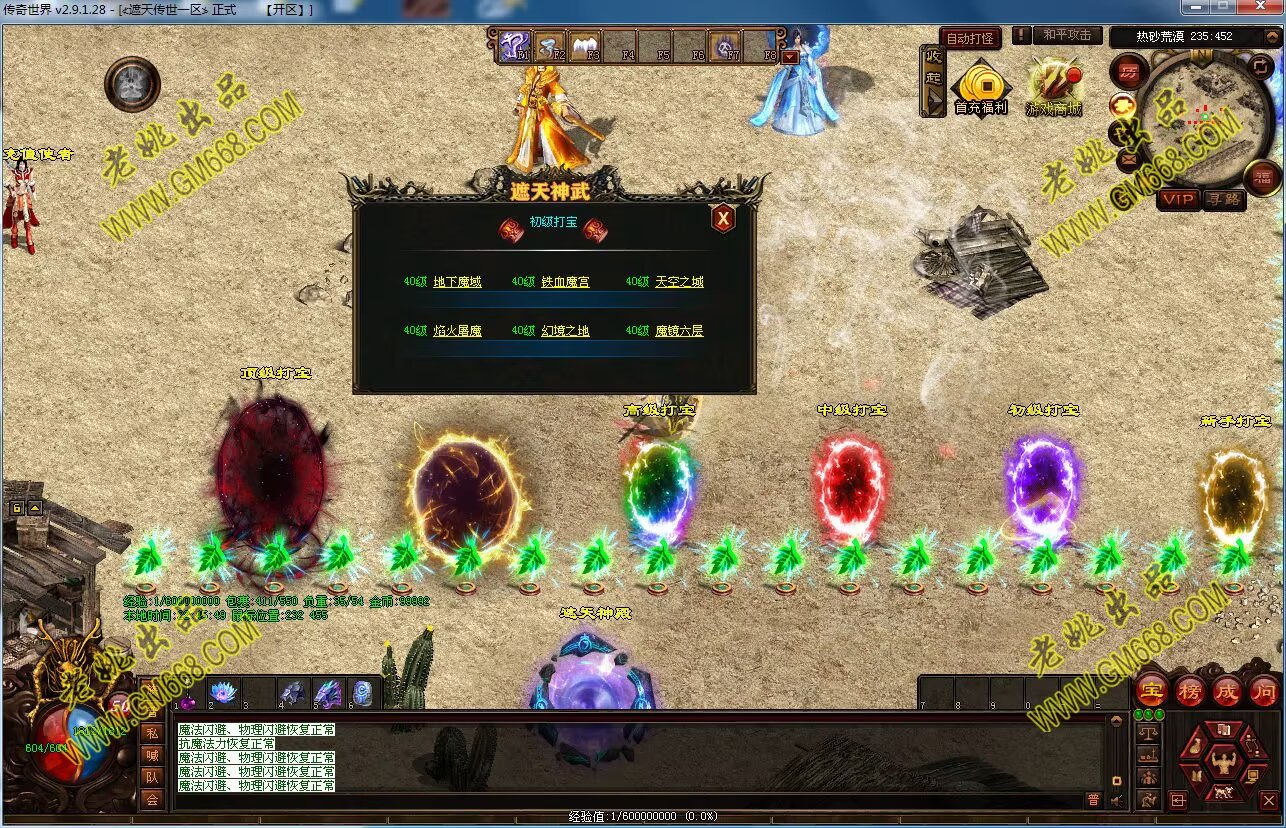Teleport to 天空之城
Screen dimensions: 1286x828
[x=679, y=282]
